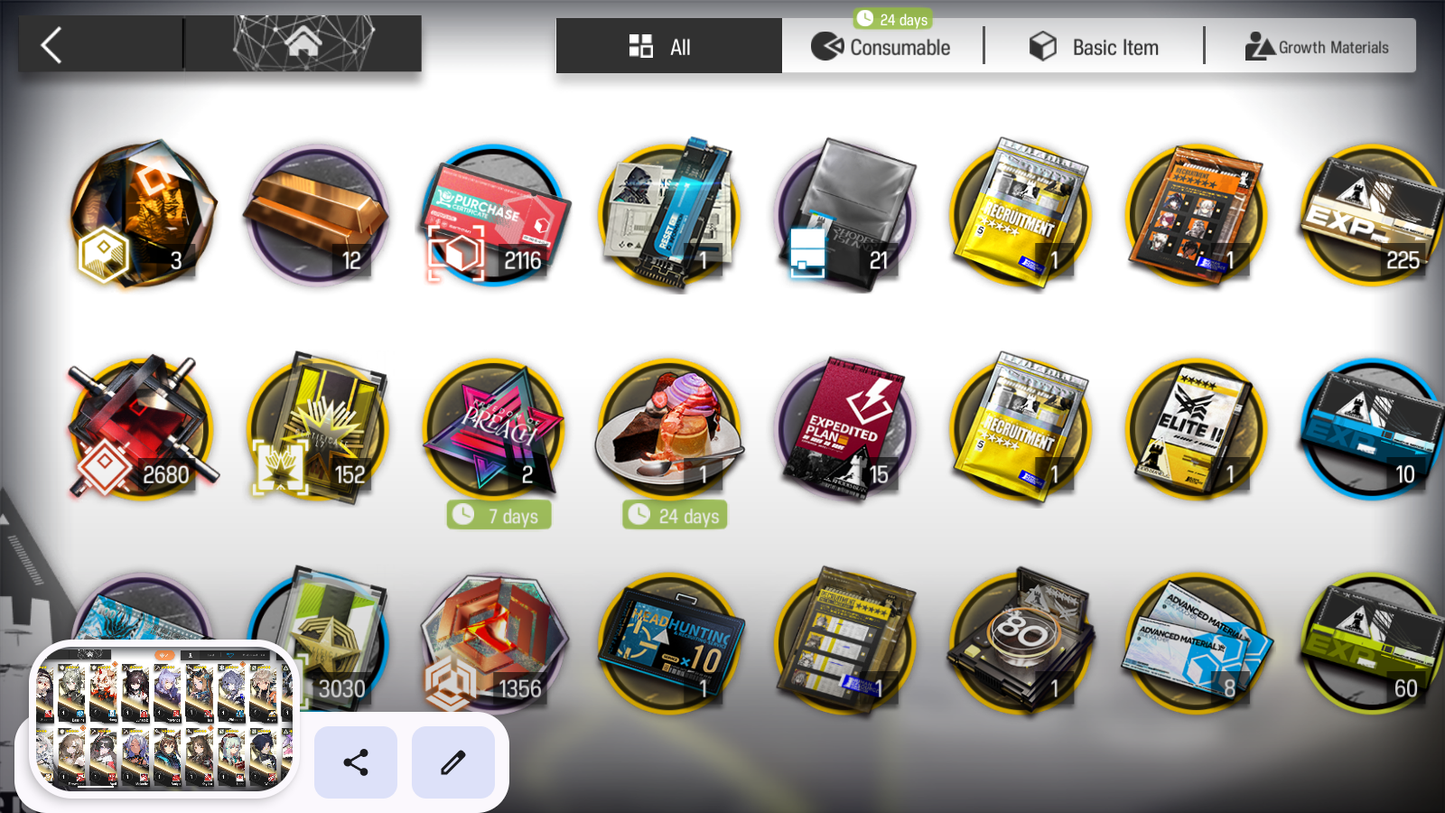Screen dimensions: 1445x813
Task: Select the red crystal item with 2680
Action: (141, 429)
